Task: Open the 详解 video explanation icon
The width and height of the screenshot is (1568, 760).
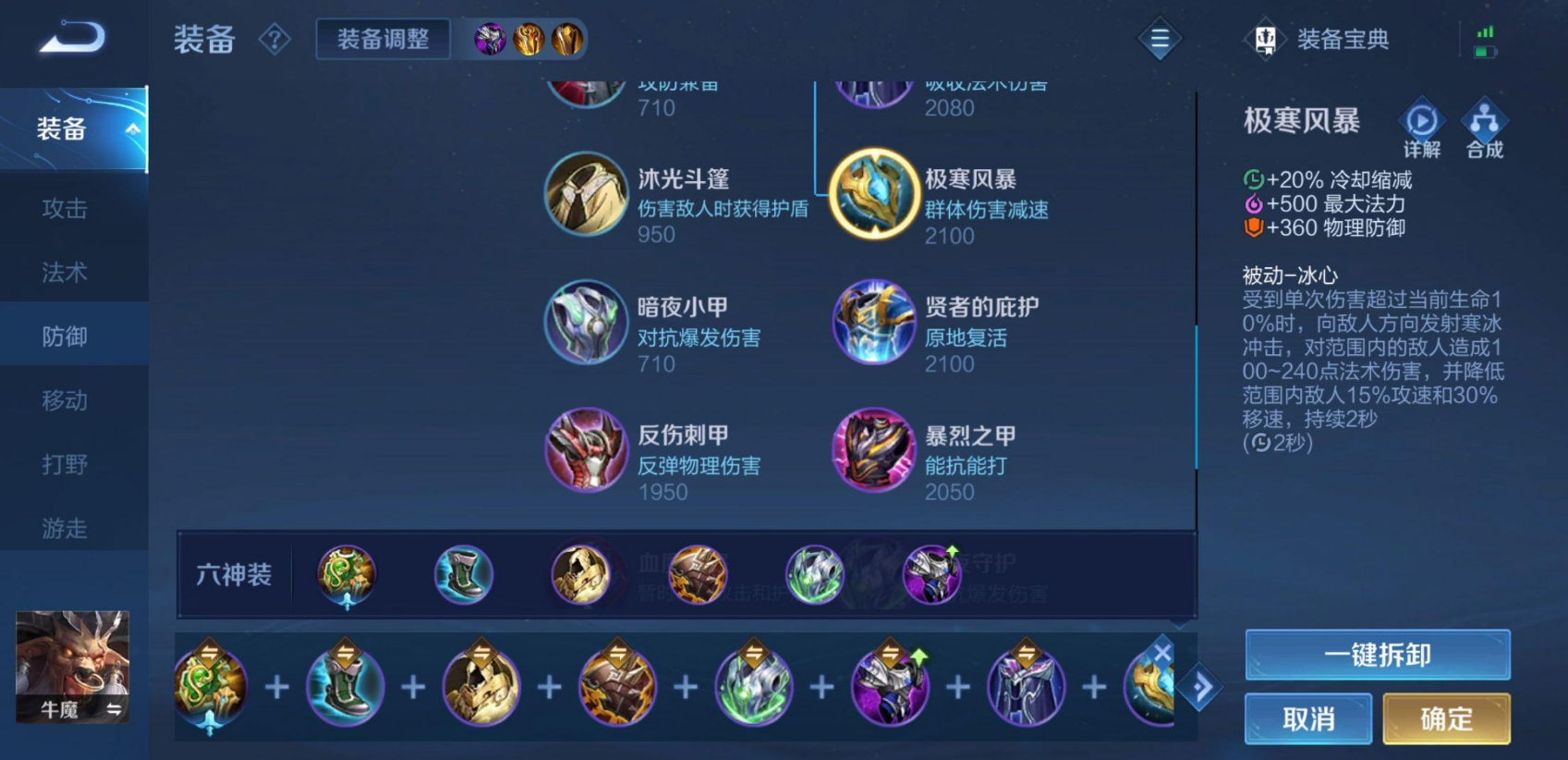Action: click(x=1420, y=121)
